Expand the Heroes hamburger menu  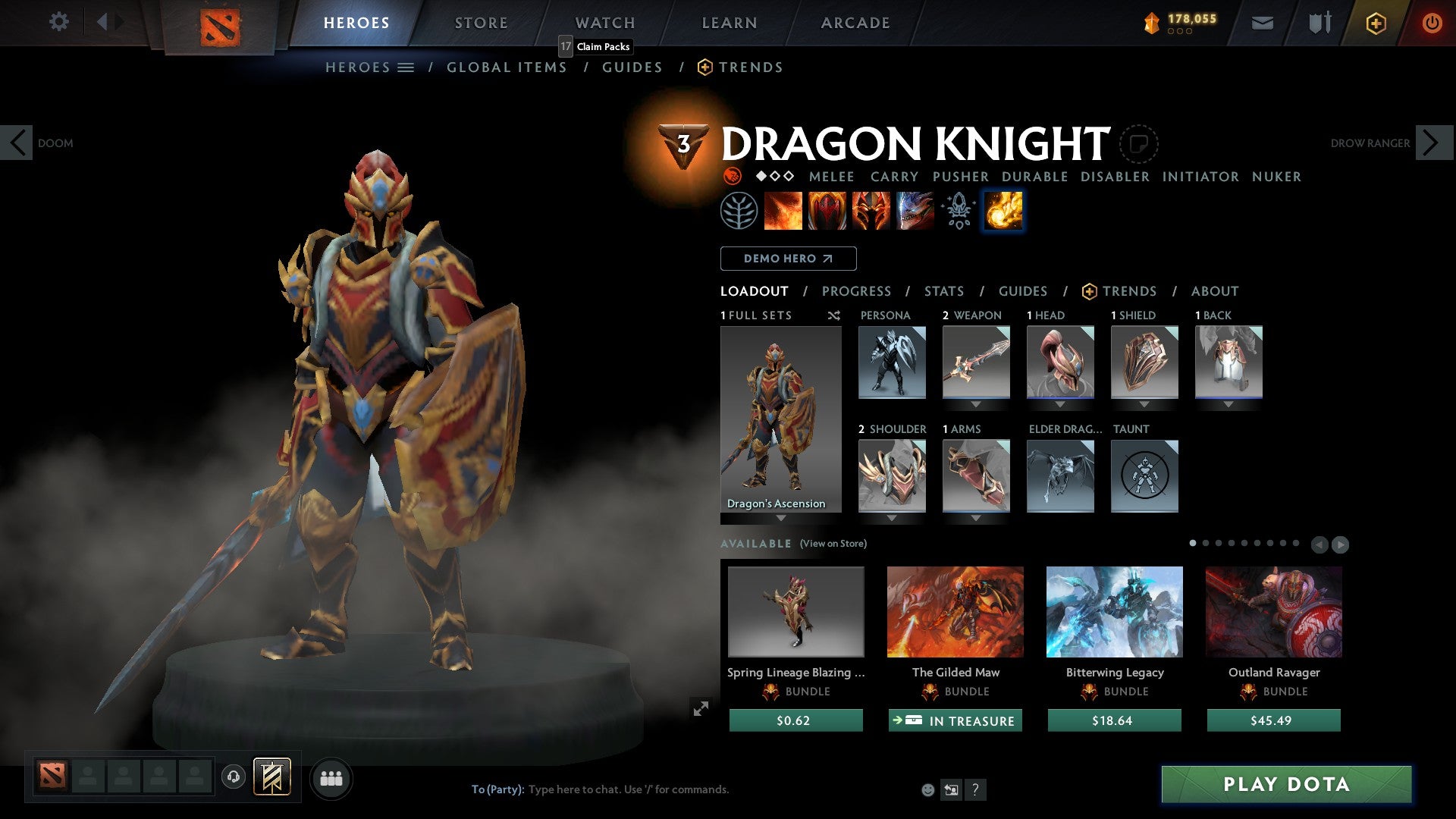[406, 67]
